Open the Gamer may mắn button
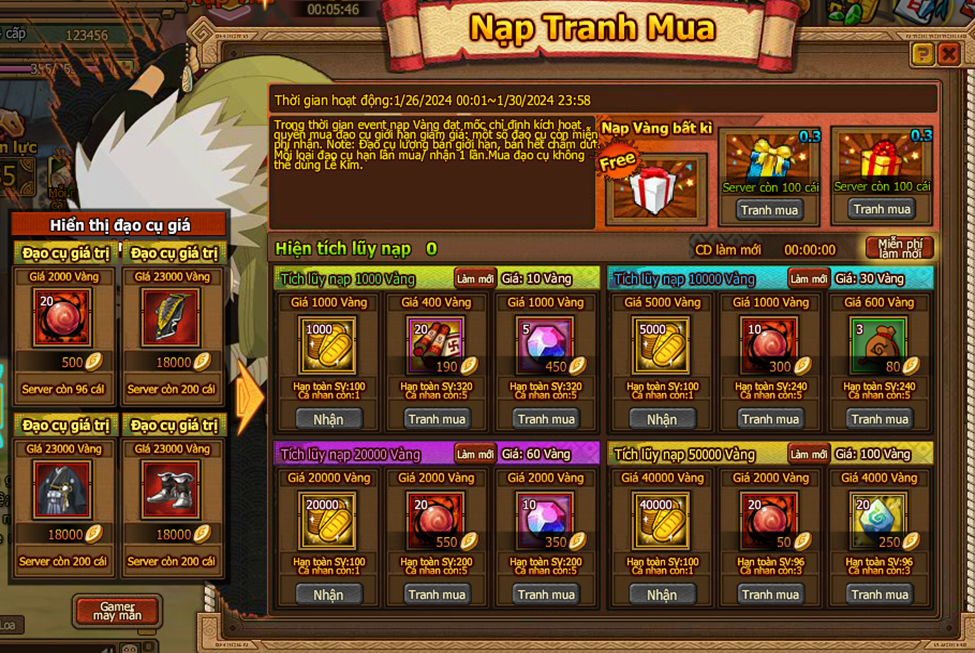This screenshot has height=653, width=975. (x=117, y=611)
